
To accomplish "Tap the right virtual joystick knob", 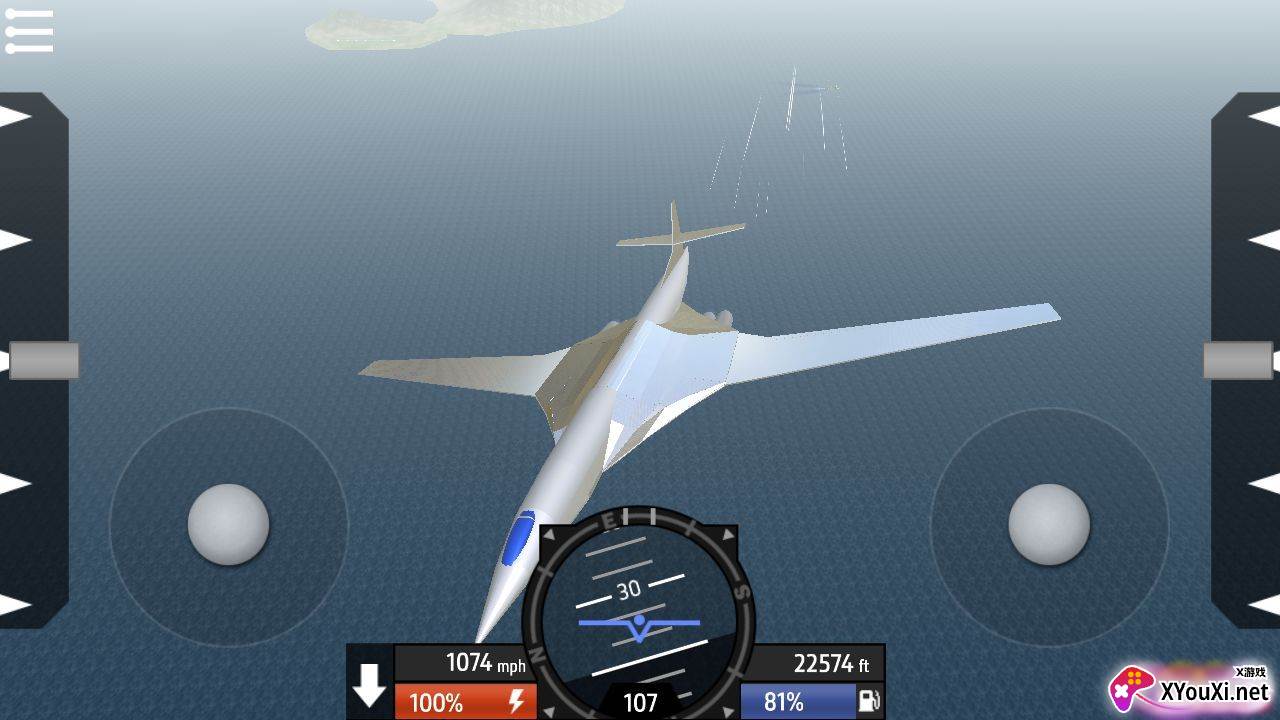I will (x=1048, y=524).
